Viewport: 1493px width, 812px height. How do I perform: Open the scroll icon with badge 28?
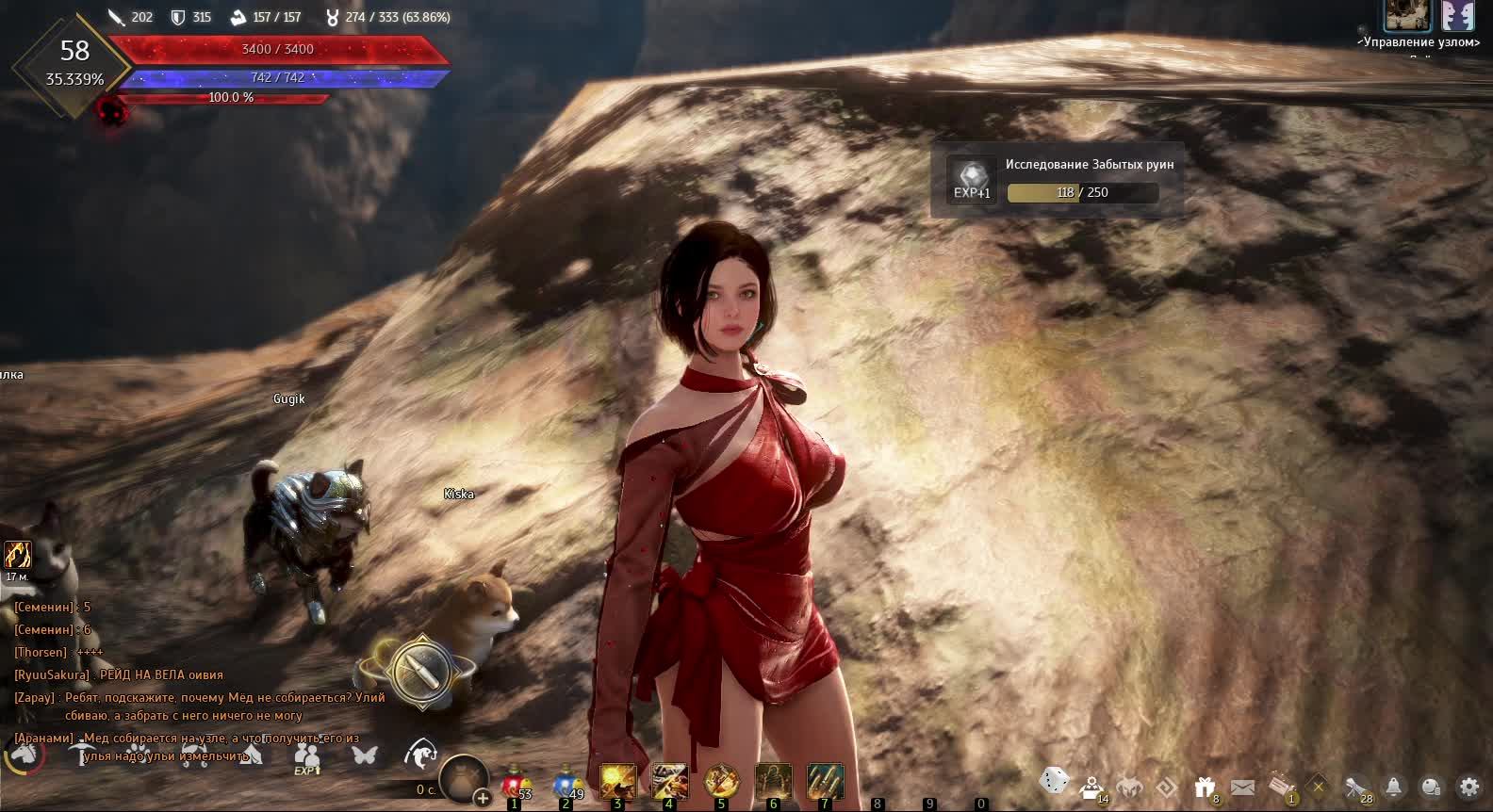pyautogui.click(x=1355, y=786)
